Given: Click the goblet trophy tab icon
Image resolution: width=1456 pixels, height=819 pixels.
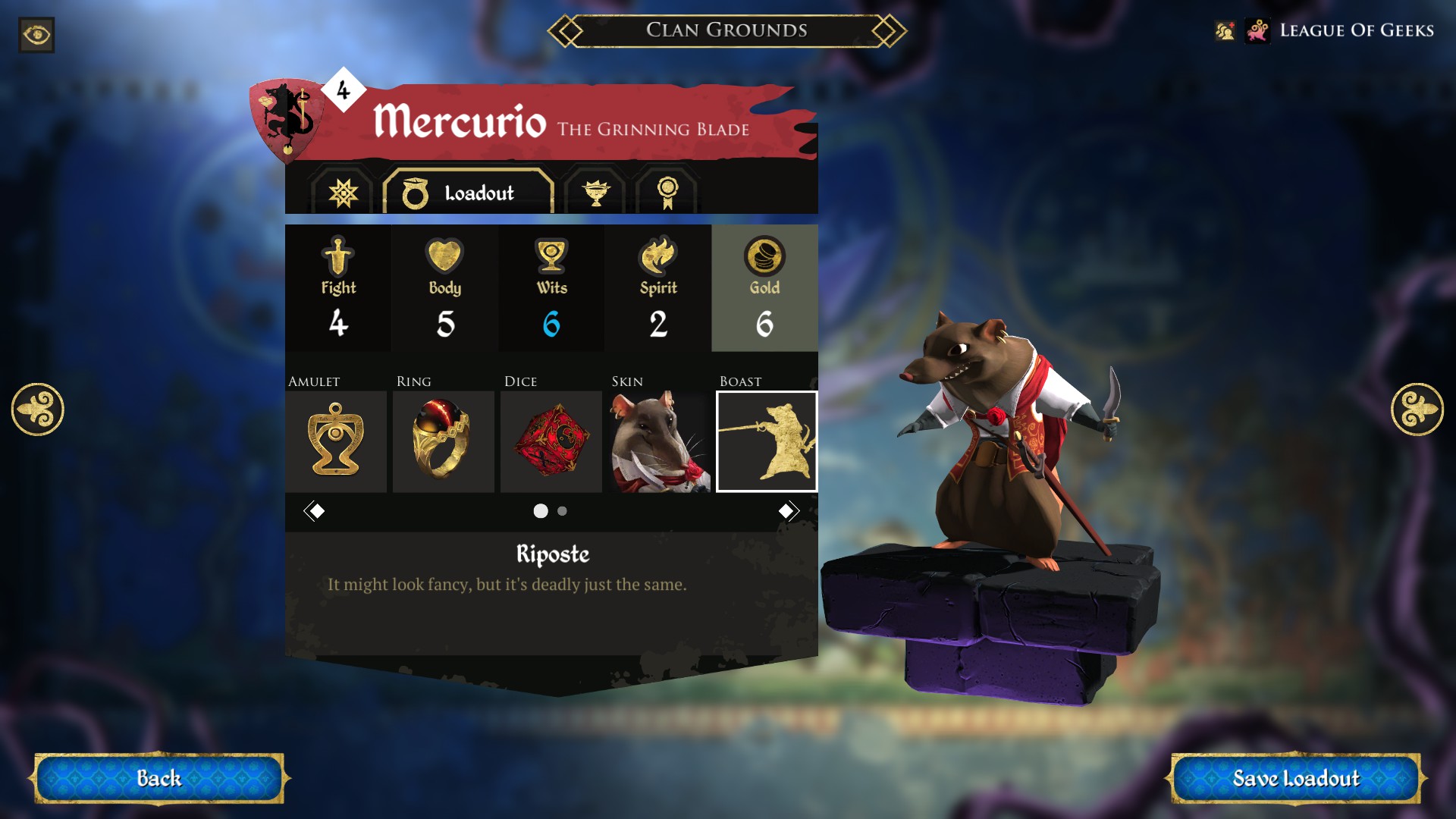Looking at the screenshot, I should [x=598, y=193].
